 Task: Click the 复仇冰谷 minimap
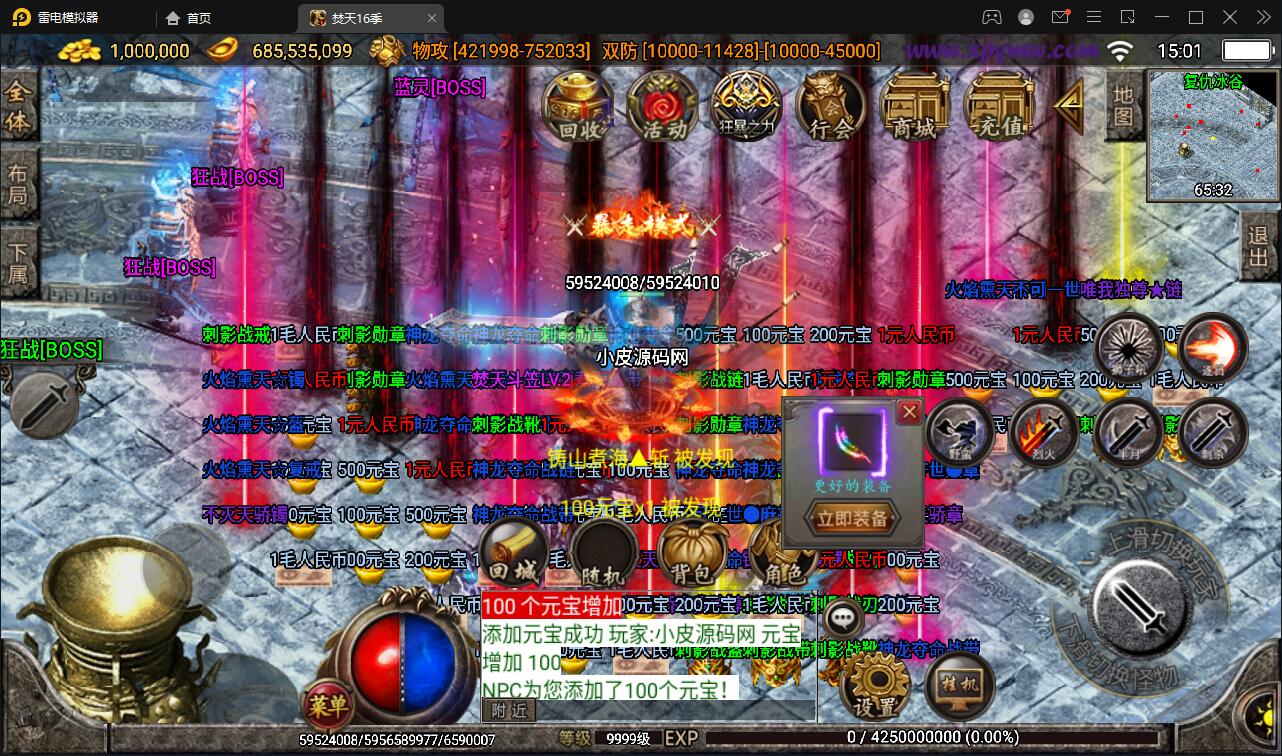(1213, 135)
